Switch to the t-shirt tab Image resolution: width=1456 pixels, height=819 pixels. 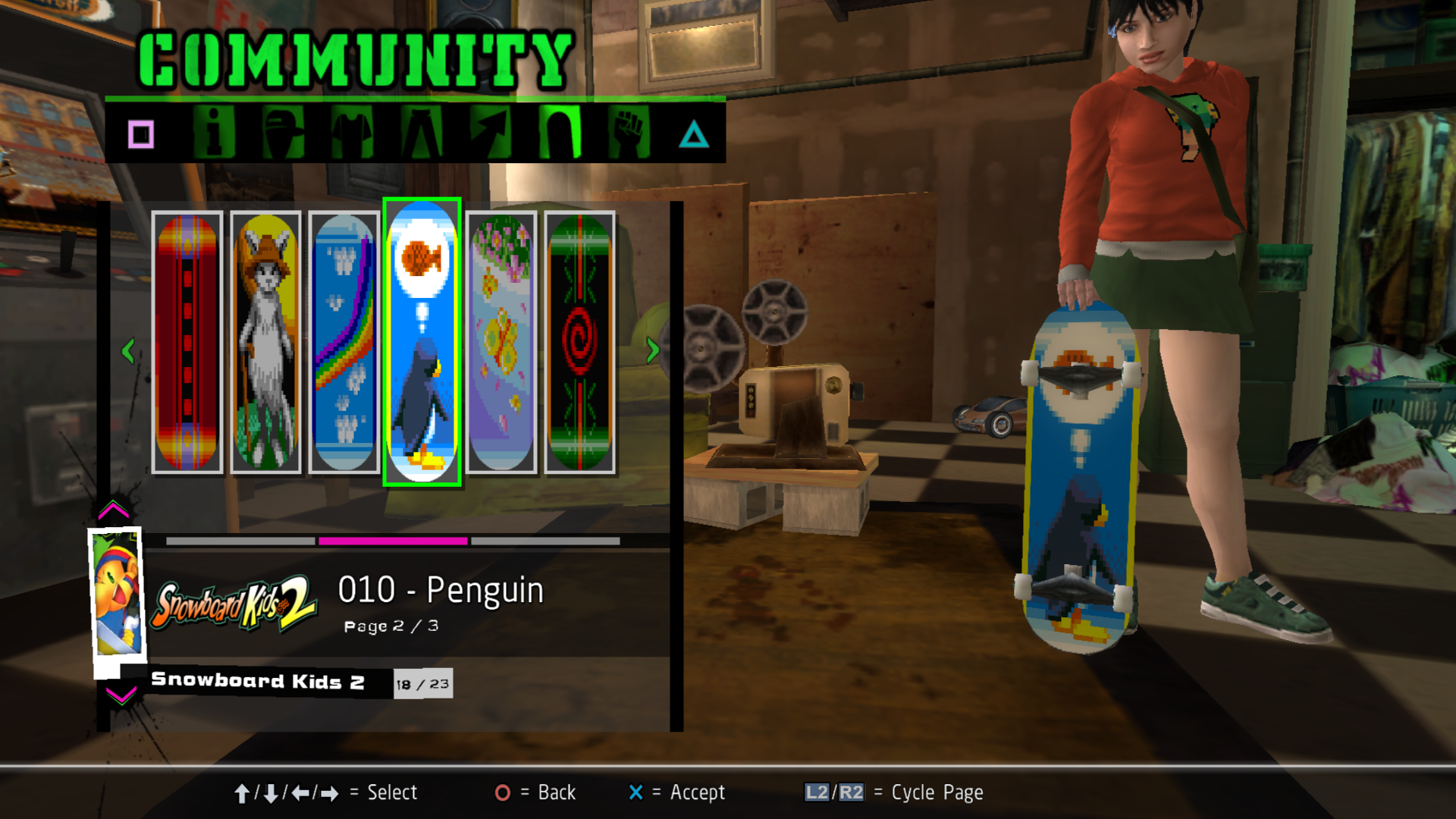[352, 133]
